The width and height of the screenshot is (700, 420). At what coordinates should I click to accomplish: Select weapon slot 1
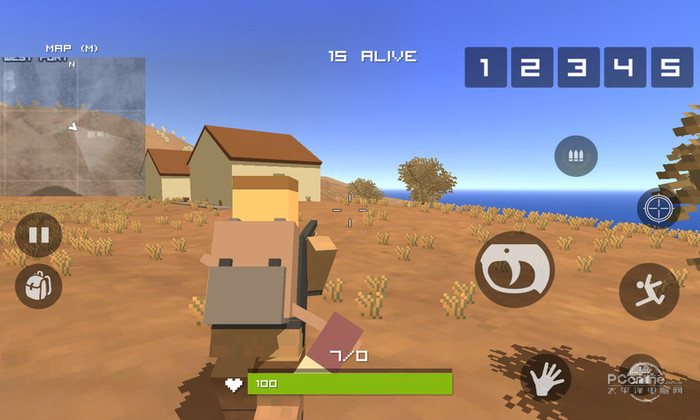[485, 67]
